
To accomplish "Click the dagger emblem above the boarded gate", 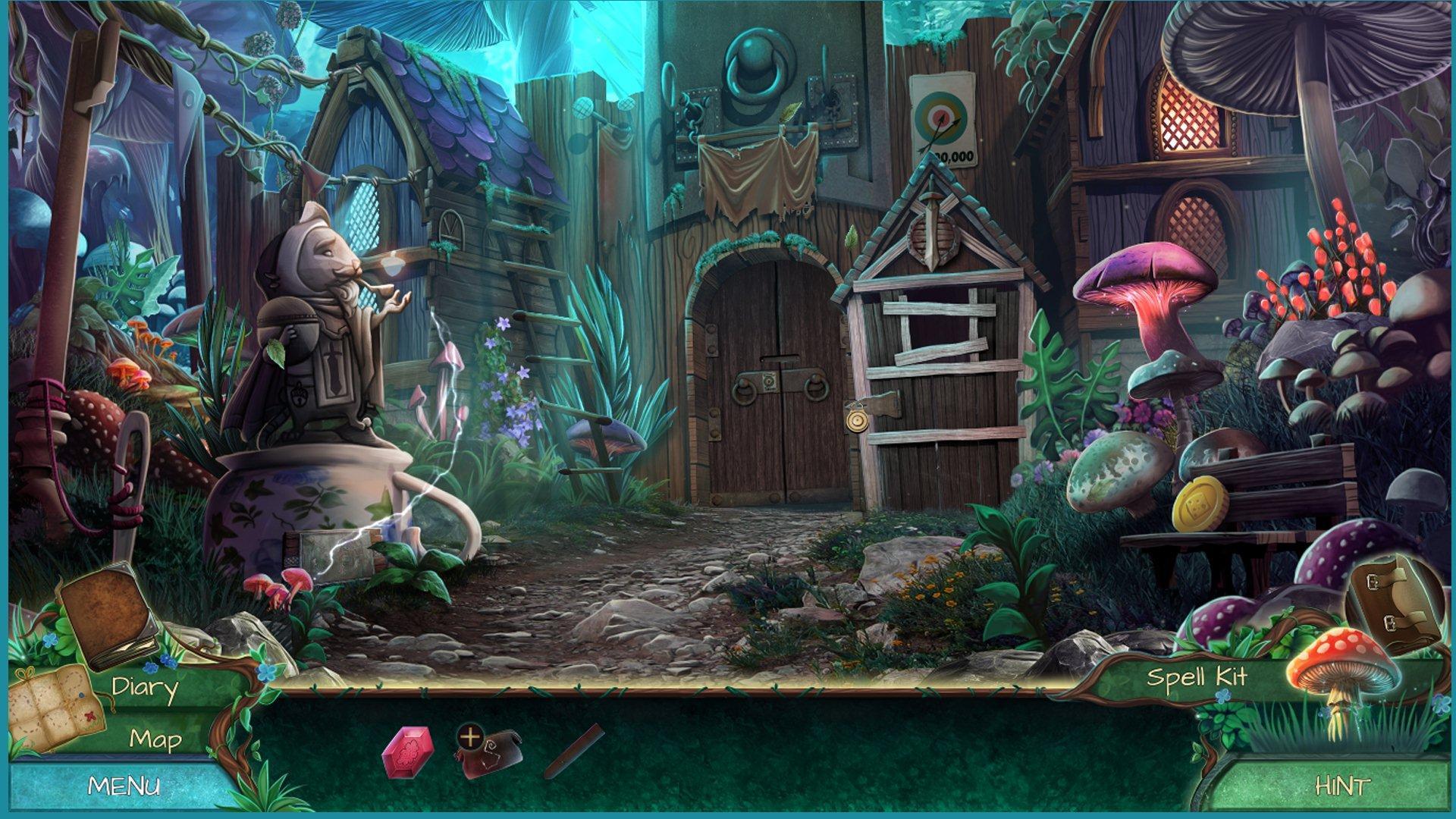I will click(x=931, y=224).
